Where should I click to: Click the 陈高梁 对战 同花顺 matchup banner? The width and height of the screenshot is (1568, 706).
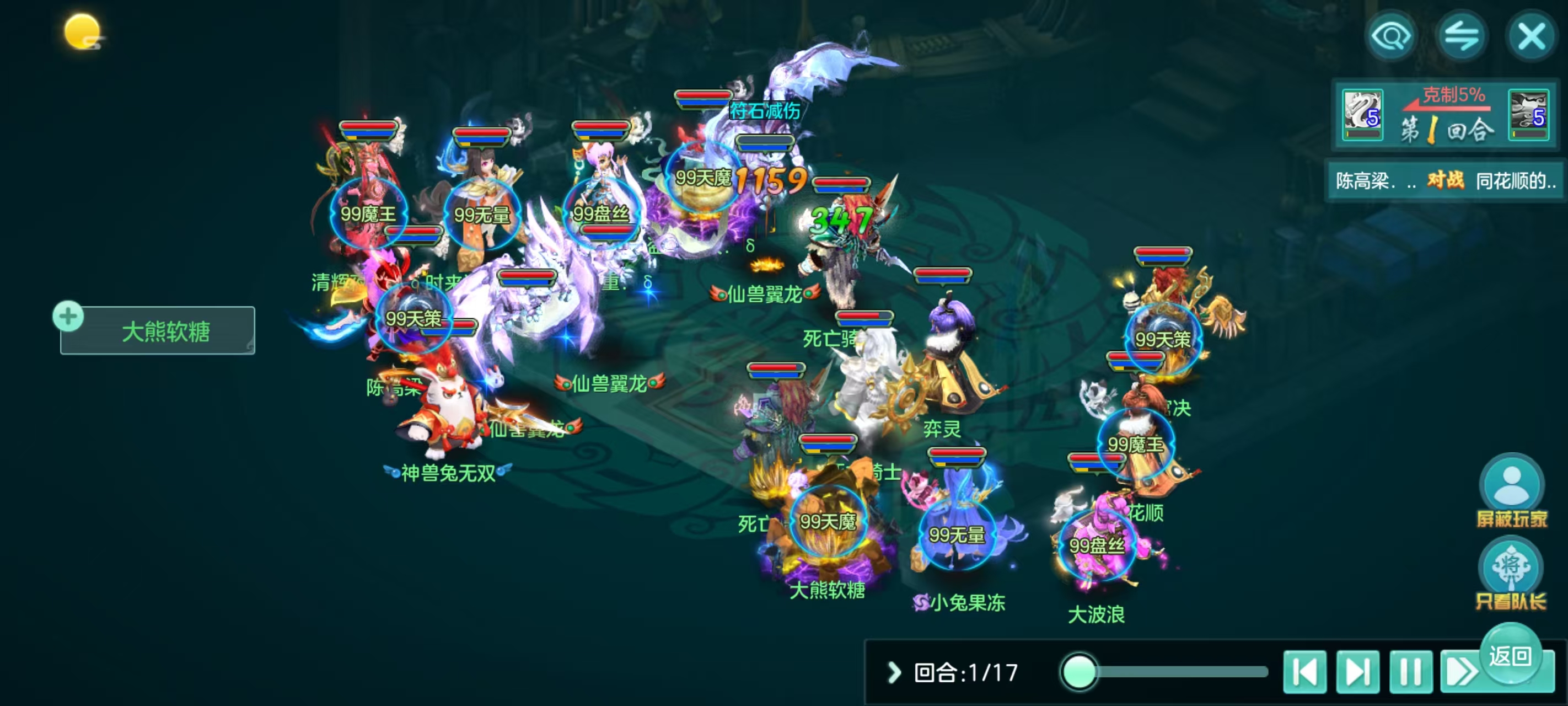pyautogui.click(x=1444, y=180)
